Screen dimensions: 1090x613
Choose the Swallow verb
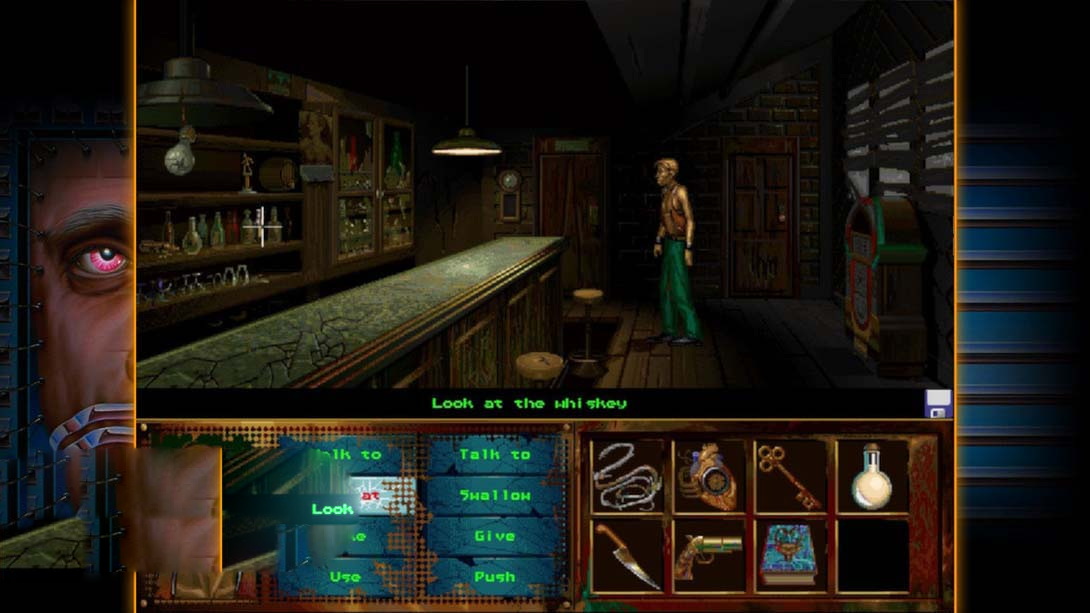point(495,496)
